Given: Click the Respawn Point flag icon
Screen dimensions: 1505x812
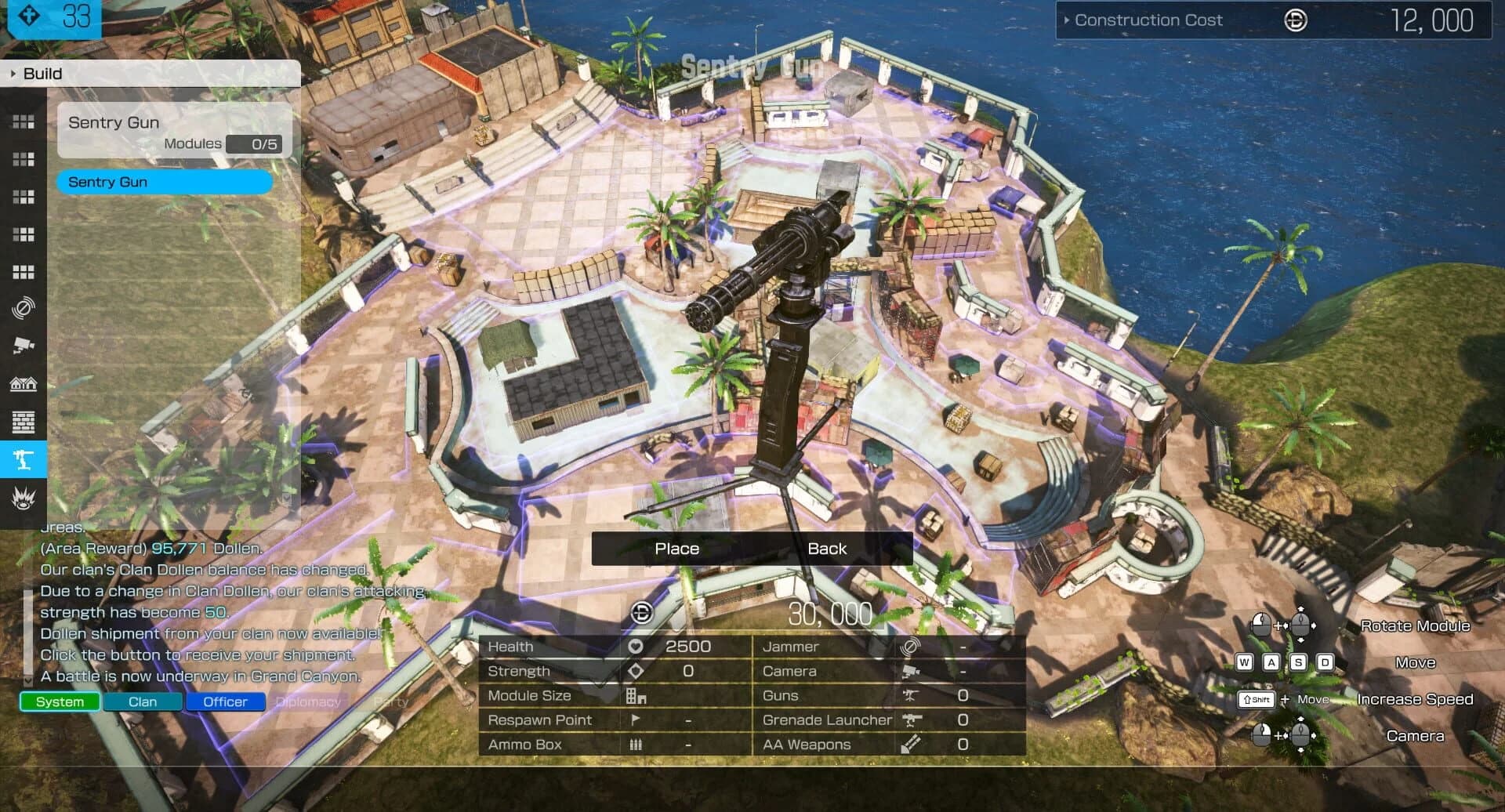Looking at the screenshot, I should pos(636,720).
